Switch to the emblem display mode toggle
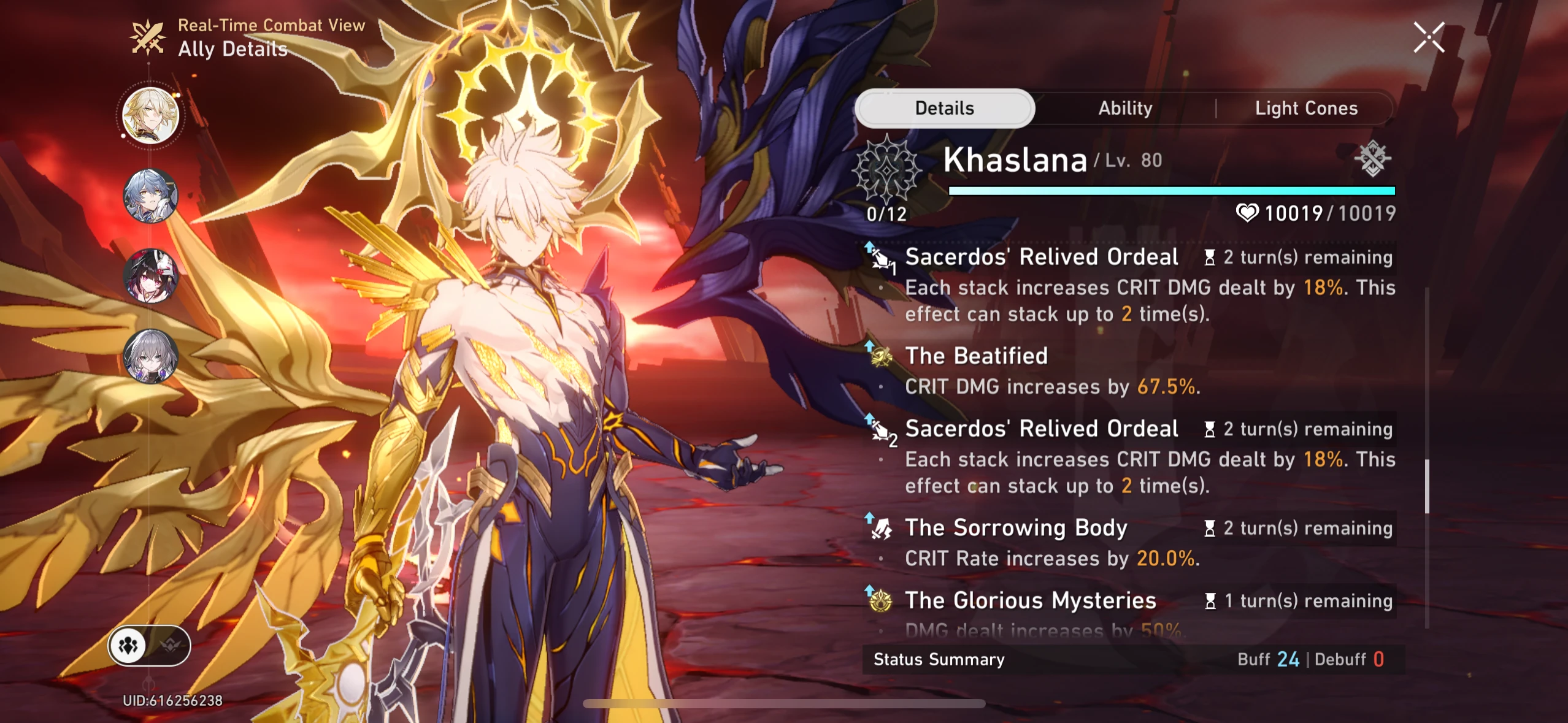The height and width of the screenshot is (723, 1568). click(172, 645)
